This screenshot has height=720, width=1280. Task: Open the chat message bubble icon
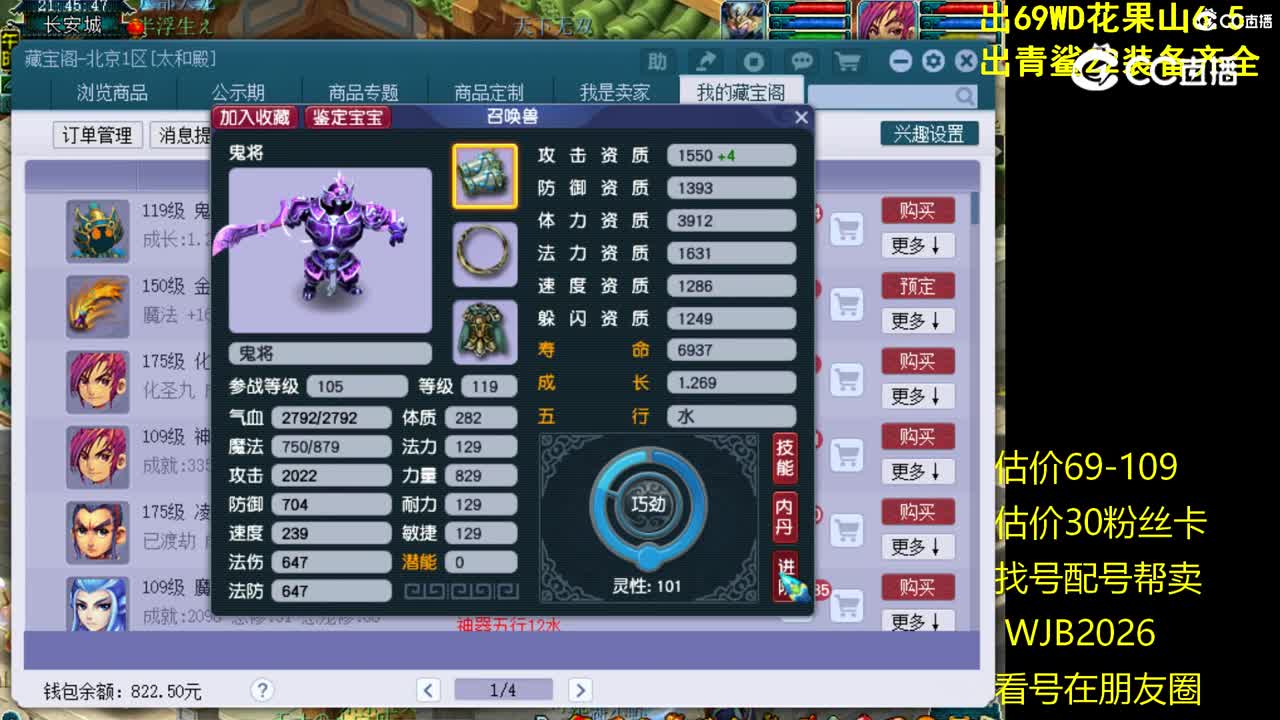click(801, 61)
